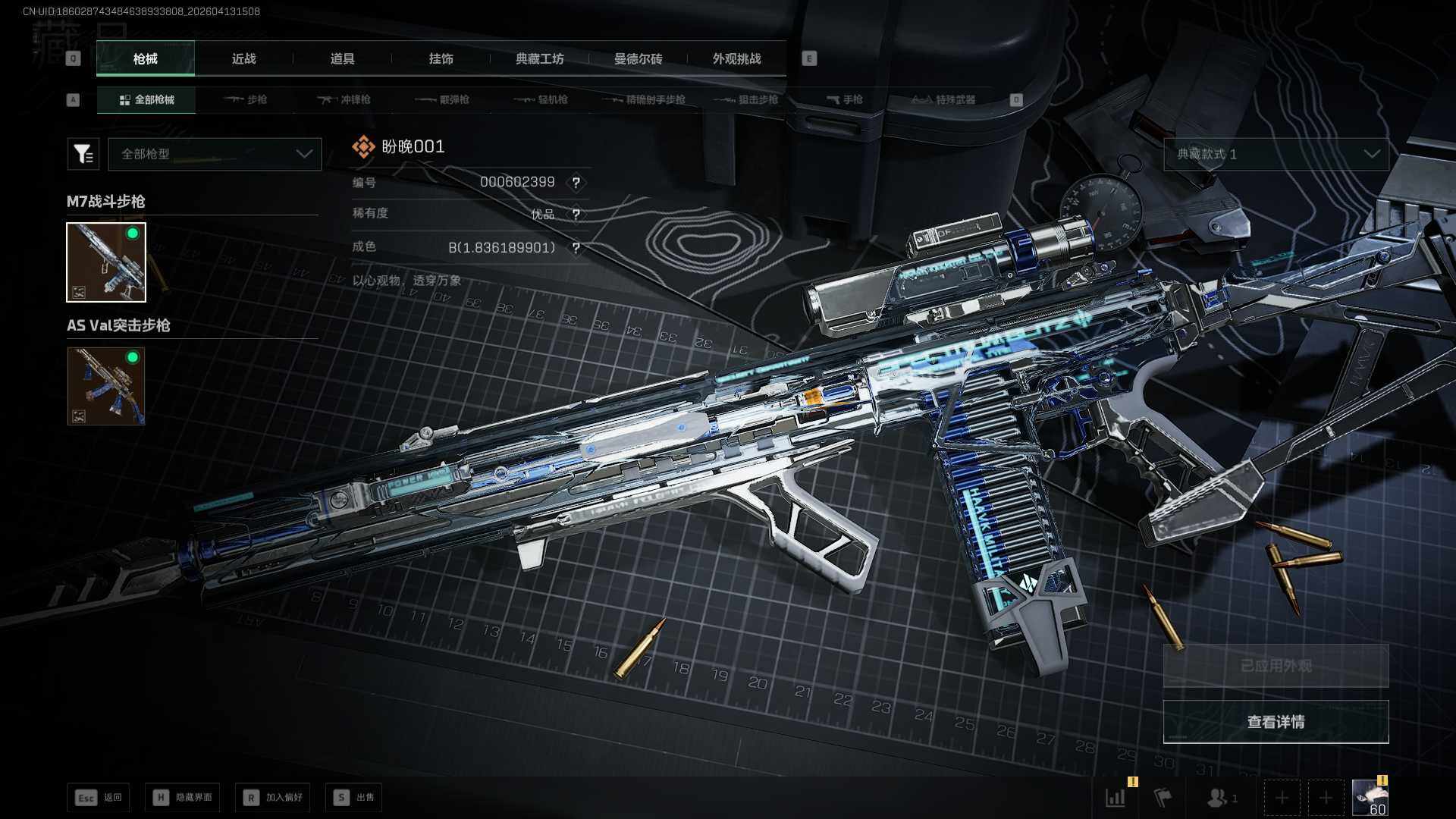Show the 冲锋枪 submachine gun category

coord(344,100)
